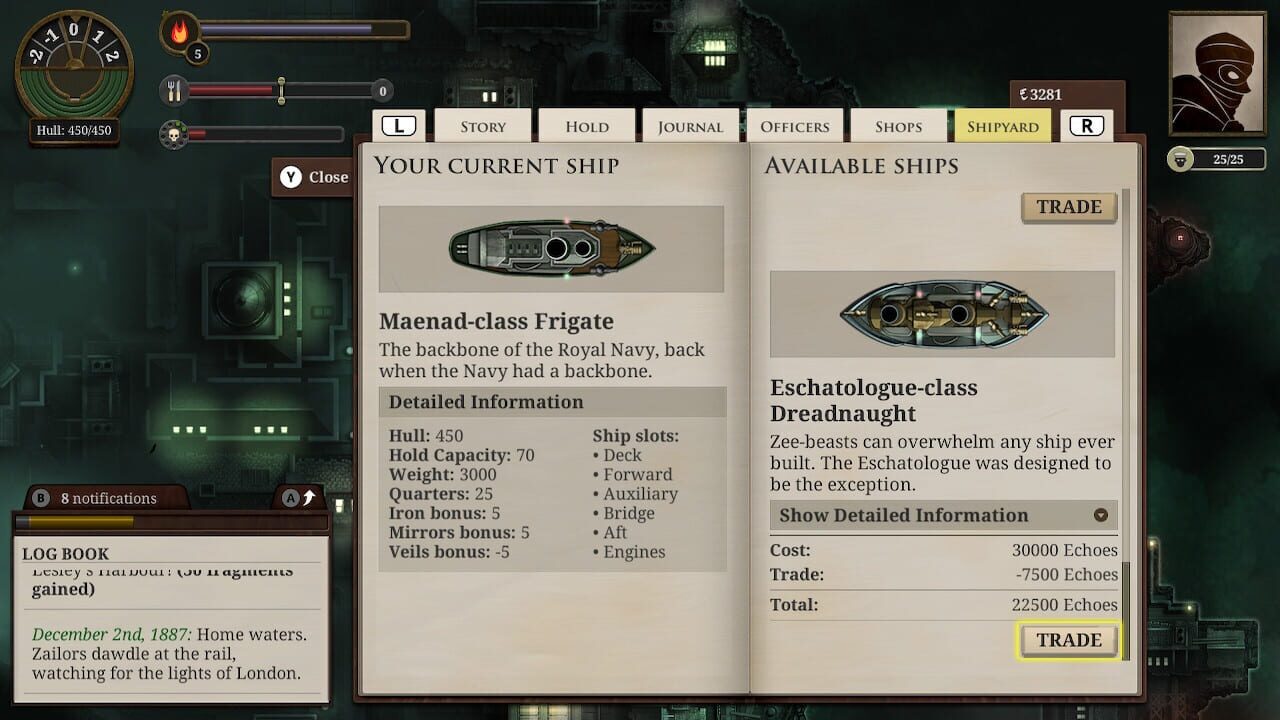The image size is (1280, 720).
Task: Select the supplies fork-and-knife icon
Action: (176, 90)
